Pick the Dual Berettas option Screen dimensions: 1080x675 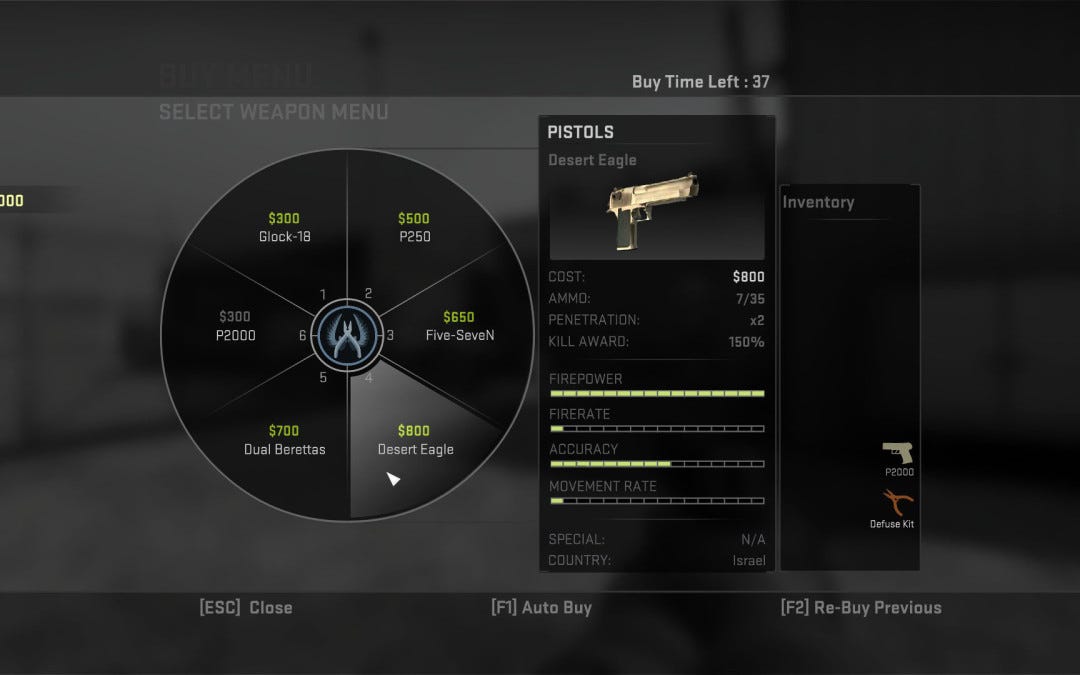284,441
